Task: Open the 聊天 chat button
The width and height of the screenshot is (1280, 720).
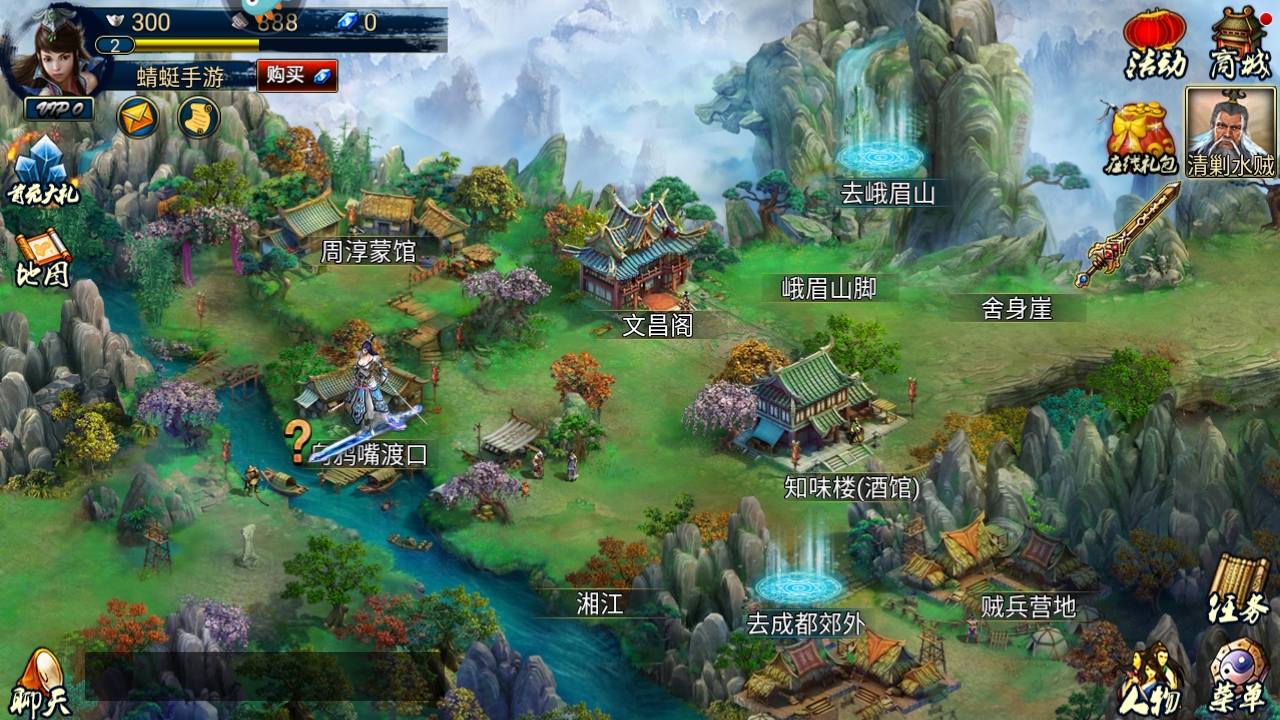Action: pyautogui.click(x=42, y=683)
